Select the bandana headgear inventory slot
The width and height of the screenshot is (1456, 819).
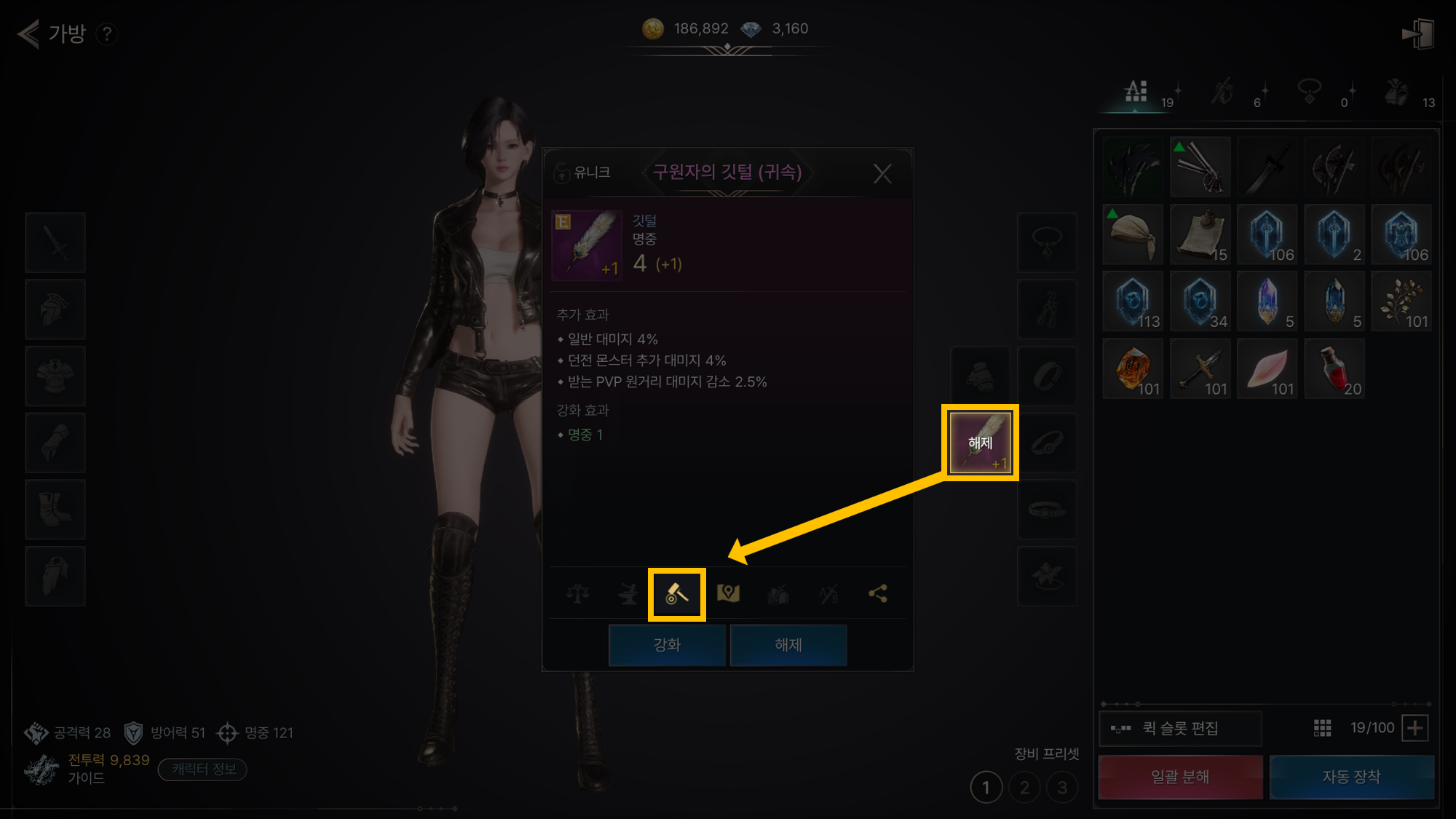coord(1133,234)
